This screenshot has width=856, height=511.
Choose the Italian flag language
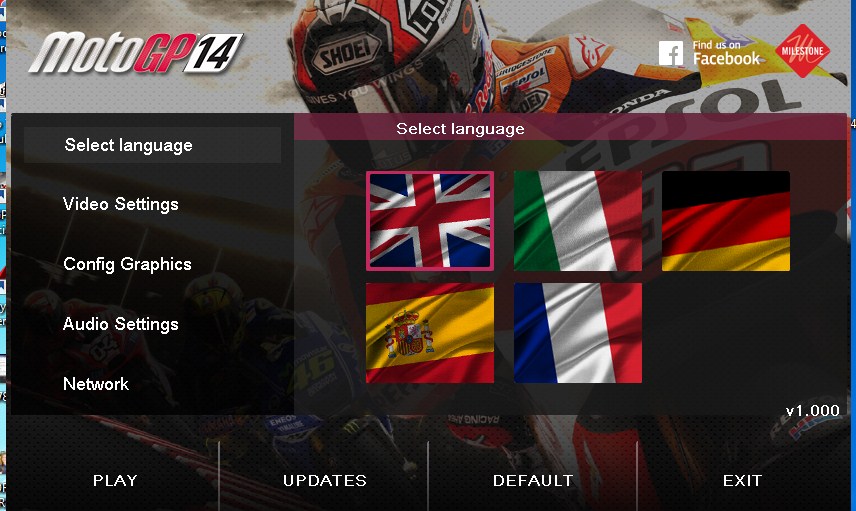pyautogui.click(x=578, y=221)
